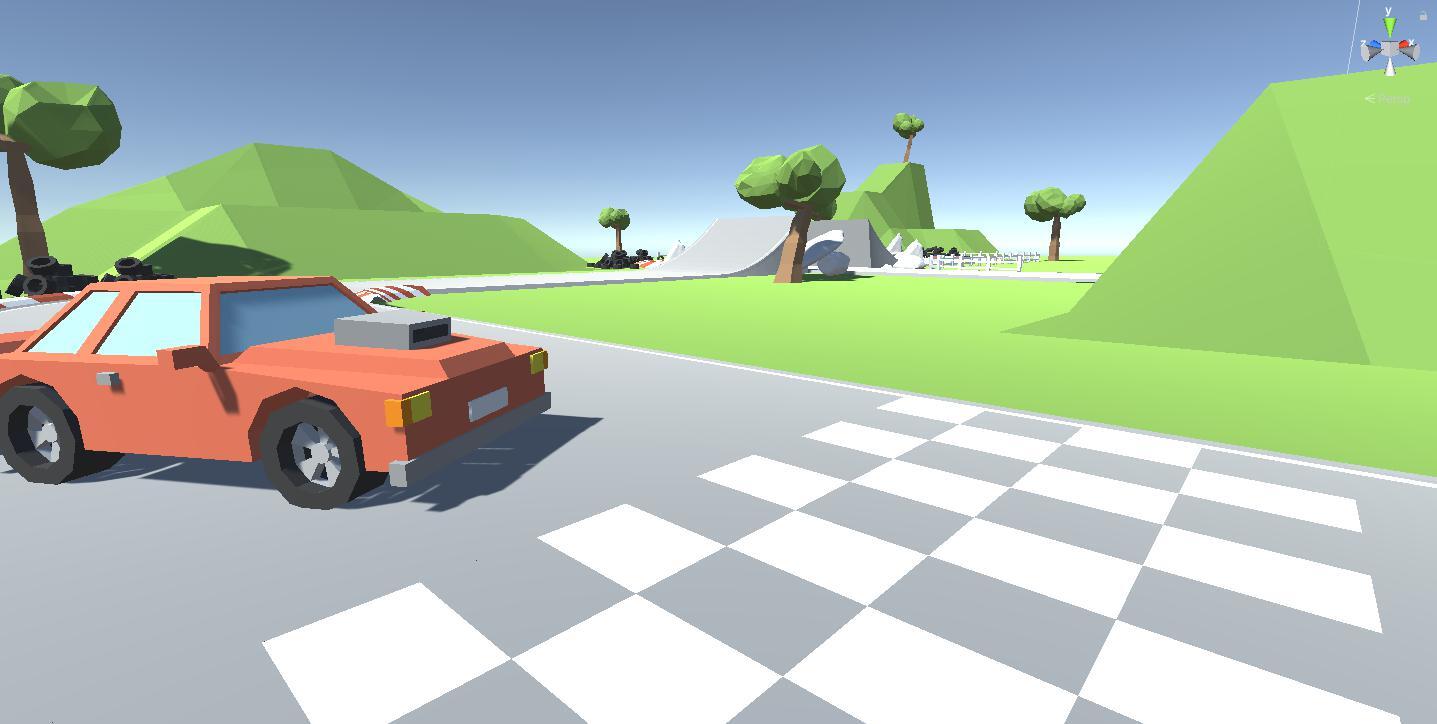Toggle the scene gizmo lock padlock

(1423, 15)
